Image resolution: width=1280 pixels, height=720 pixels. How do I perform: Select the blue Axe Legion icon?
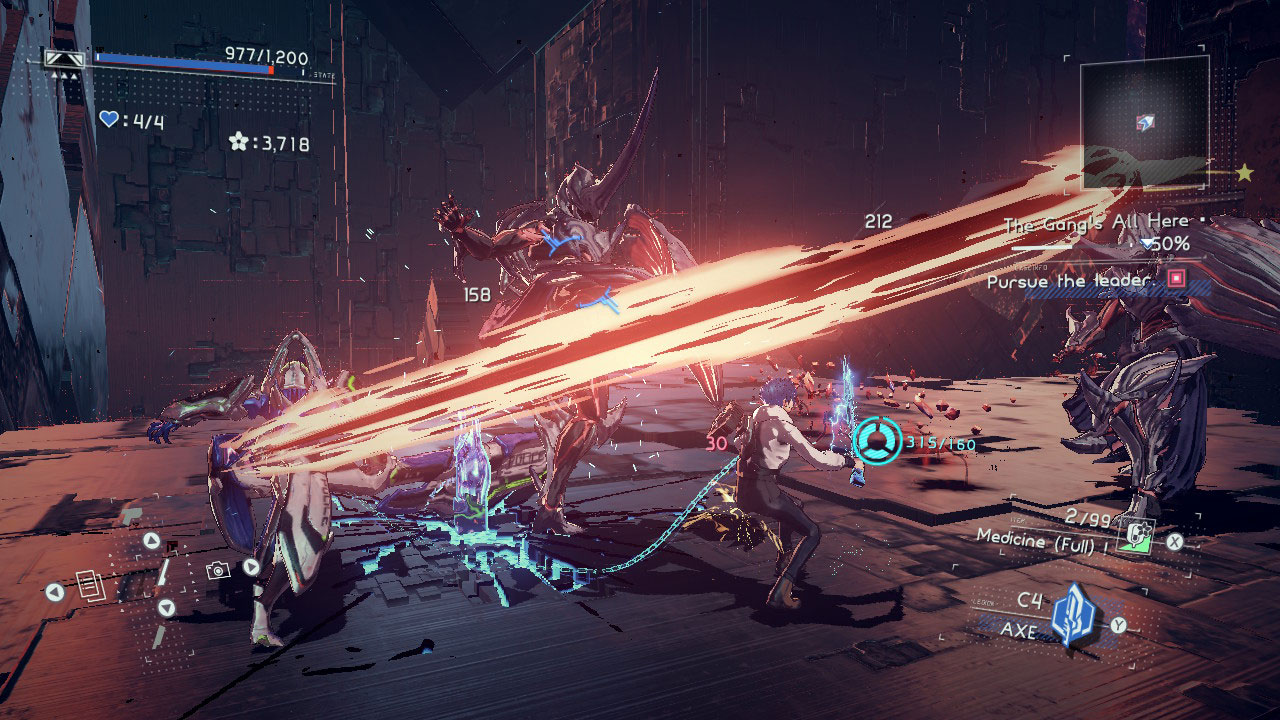[x=1073, y=614]
